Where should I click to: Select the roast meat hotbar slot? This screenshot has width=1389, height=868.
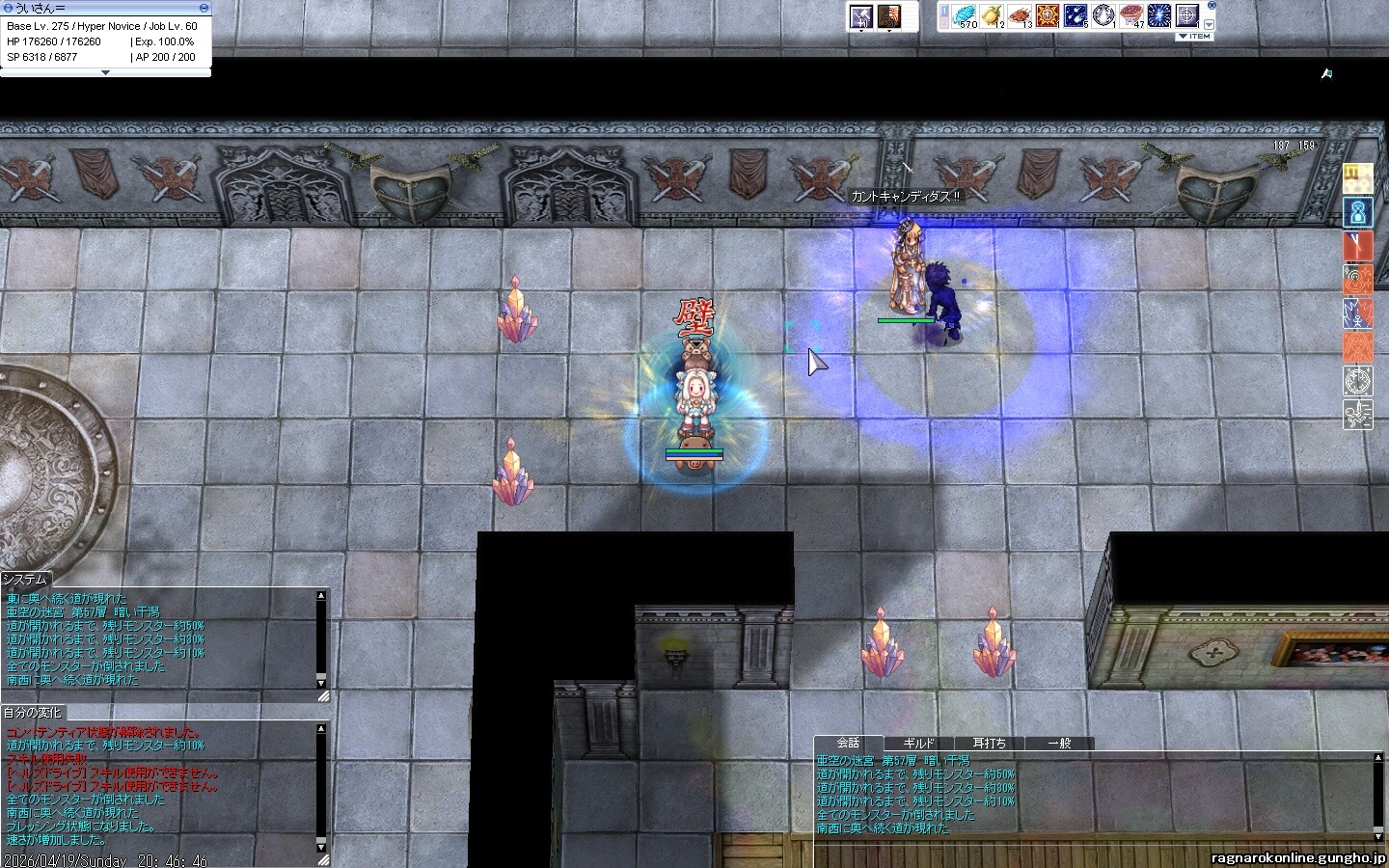(1020, 16)
